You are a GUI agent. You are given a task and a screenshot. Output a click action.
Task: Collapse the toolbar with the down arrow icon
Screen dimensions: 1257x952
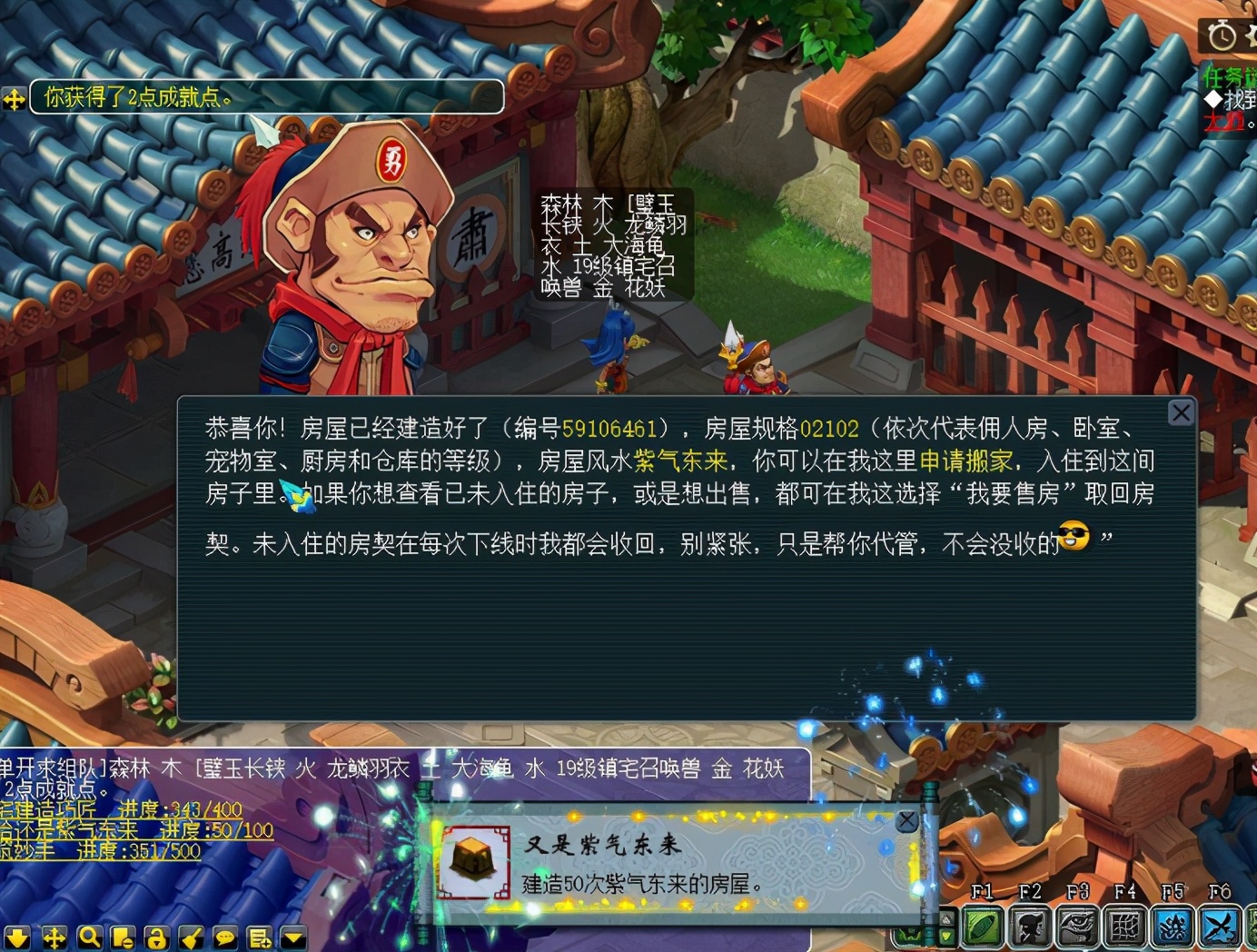coord(18,936)
